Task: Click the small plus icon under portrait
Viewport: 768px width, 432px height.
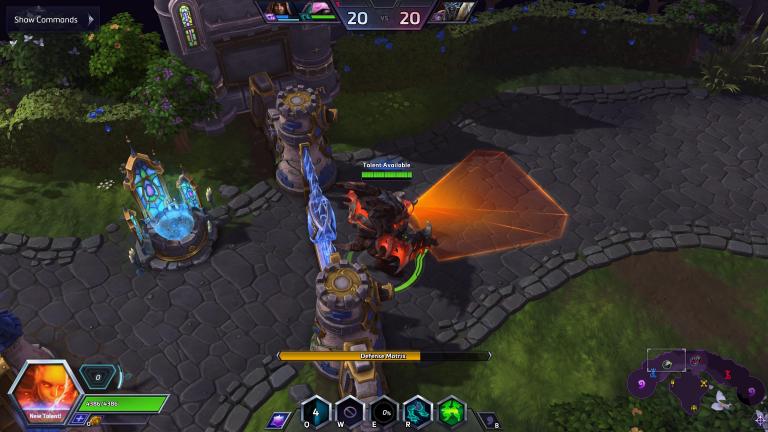Action: click(81, 420)
